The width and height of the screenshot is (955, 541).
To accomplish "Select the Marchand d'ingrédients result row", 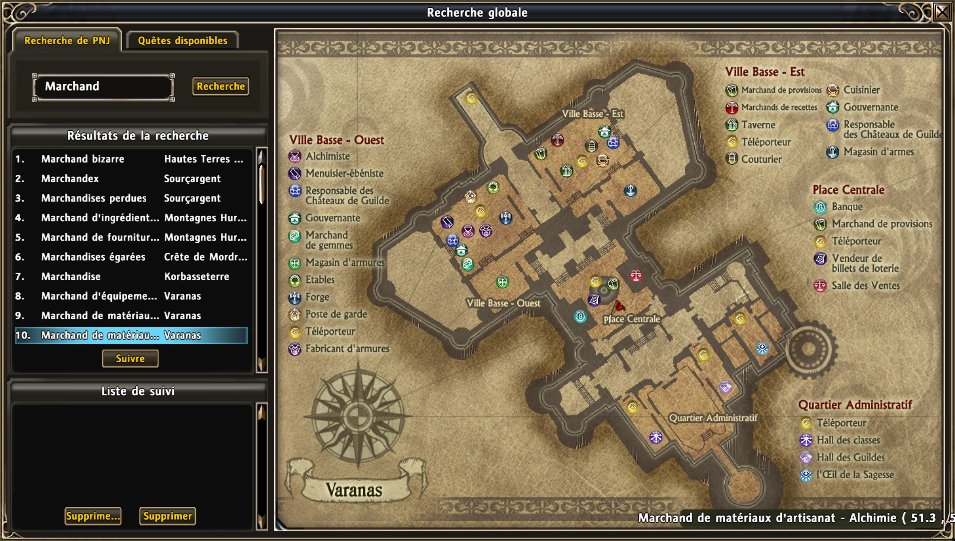I will pyautogui.click(x=130, y=218).
